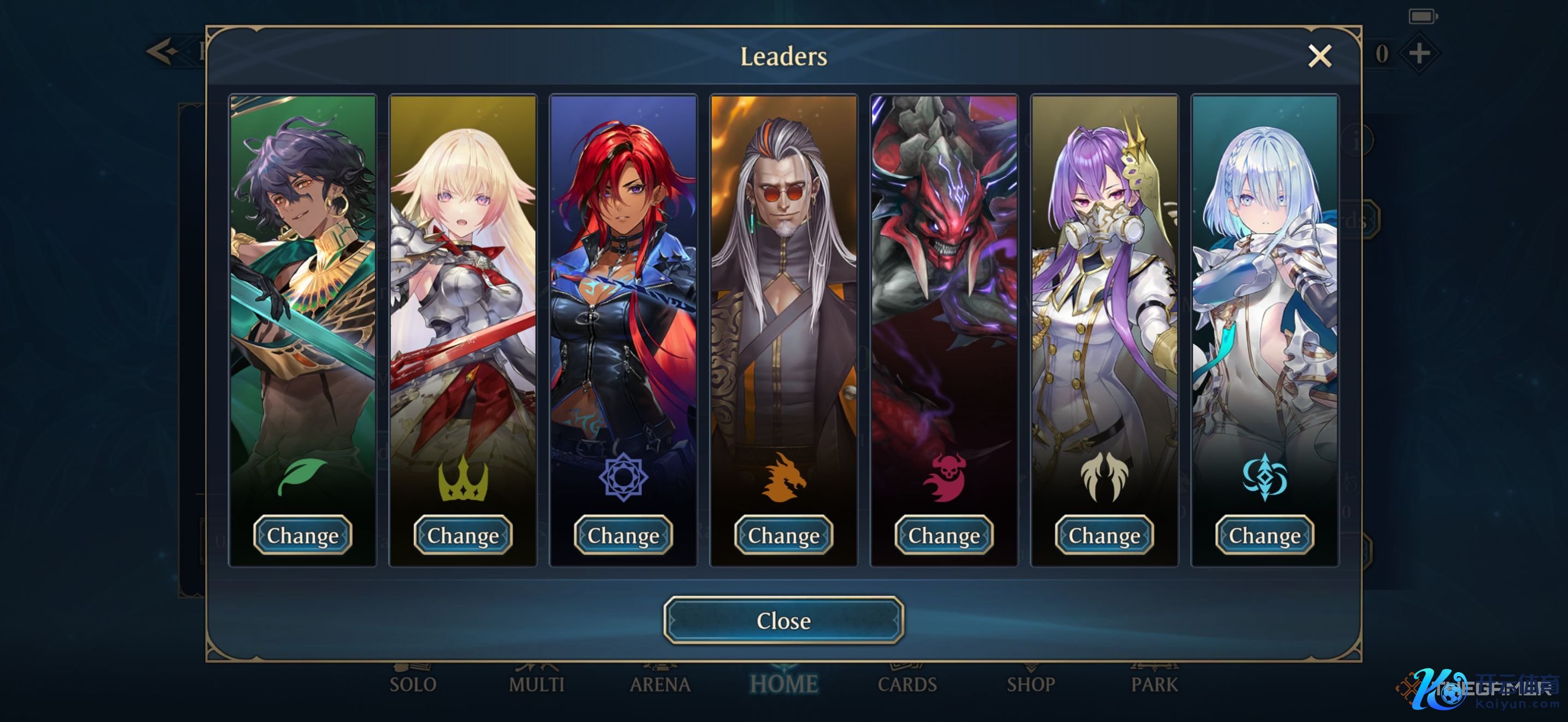Select the red-haired leader portrait

tap(623, 274)
